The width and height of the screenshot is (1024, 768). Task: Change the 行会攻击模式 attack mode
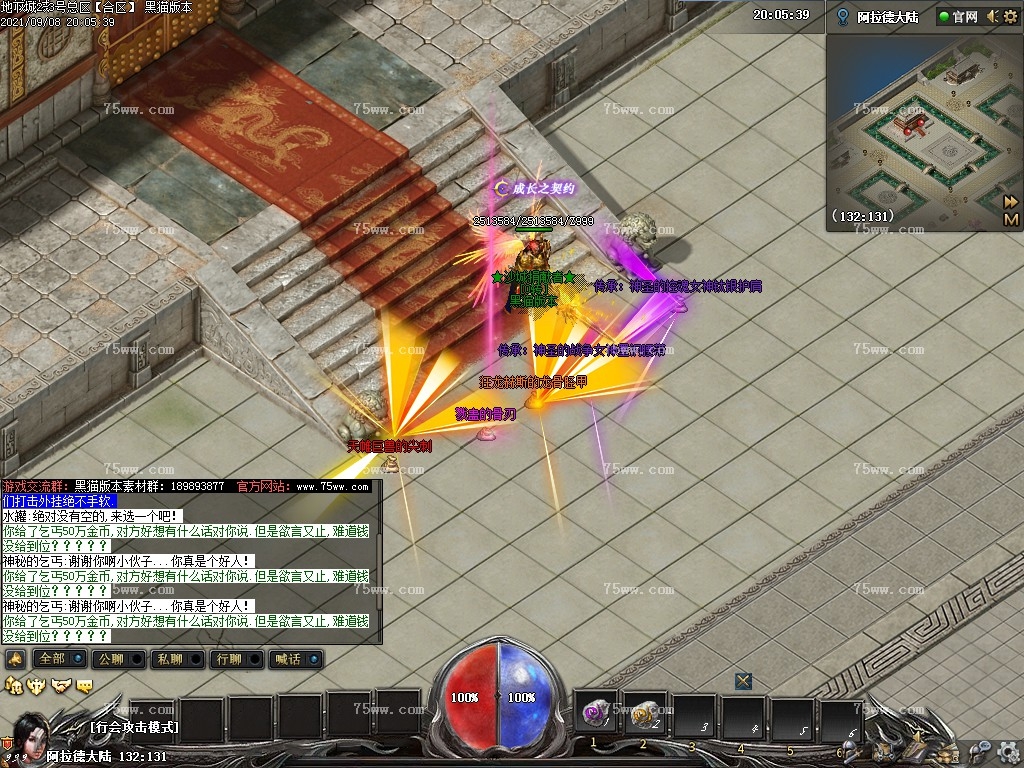133,727
